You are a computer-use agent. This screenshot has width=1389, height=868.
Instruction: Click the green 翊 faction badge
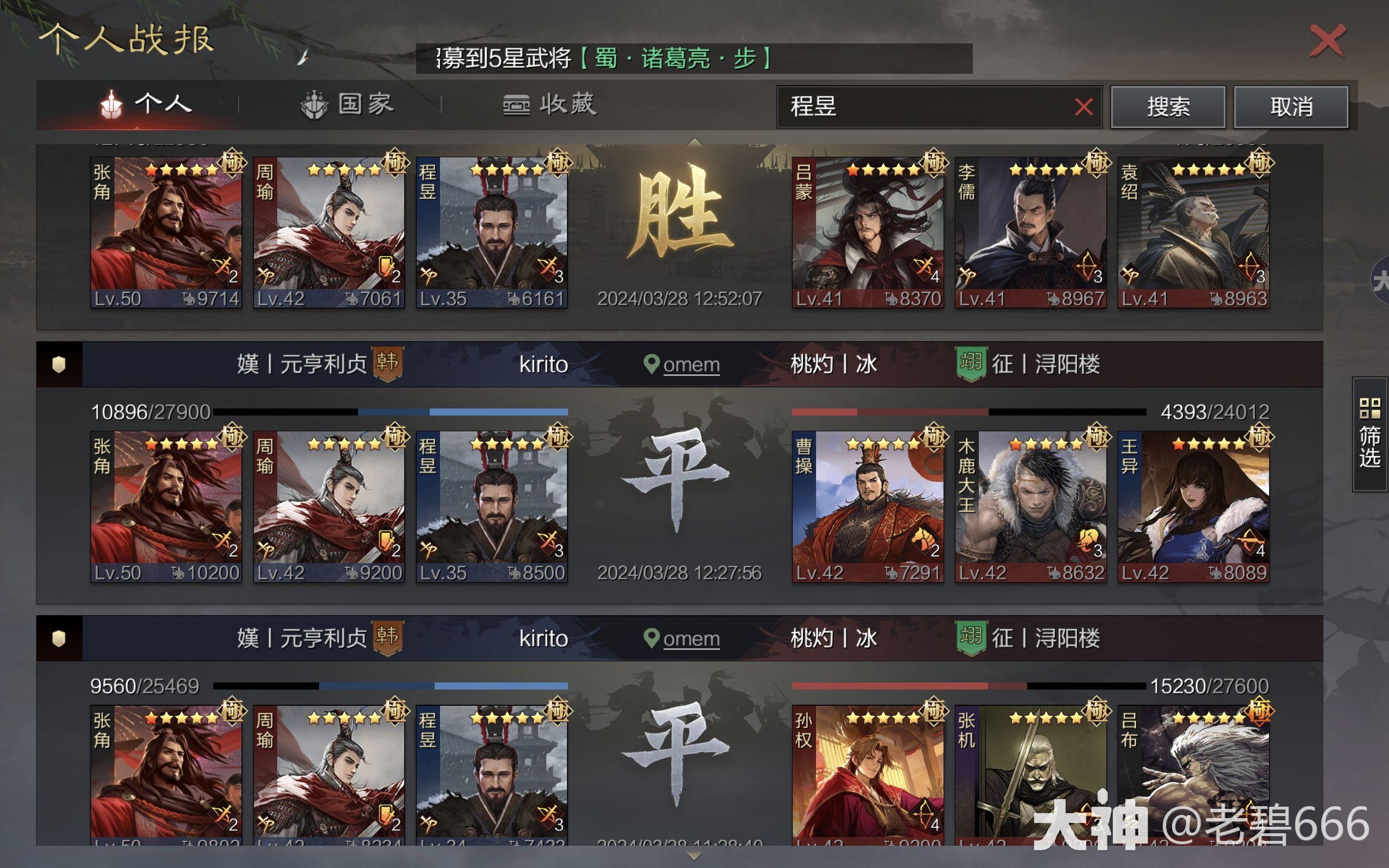pos(971,363)
